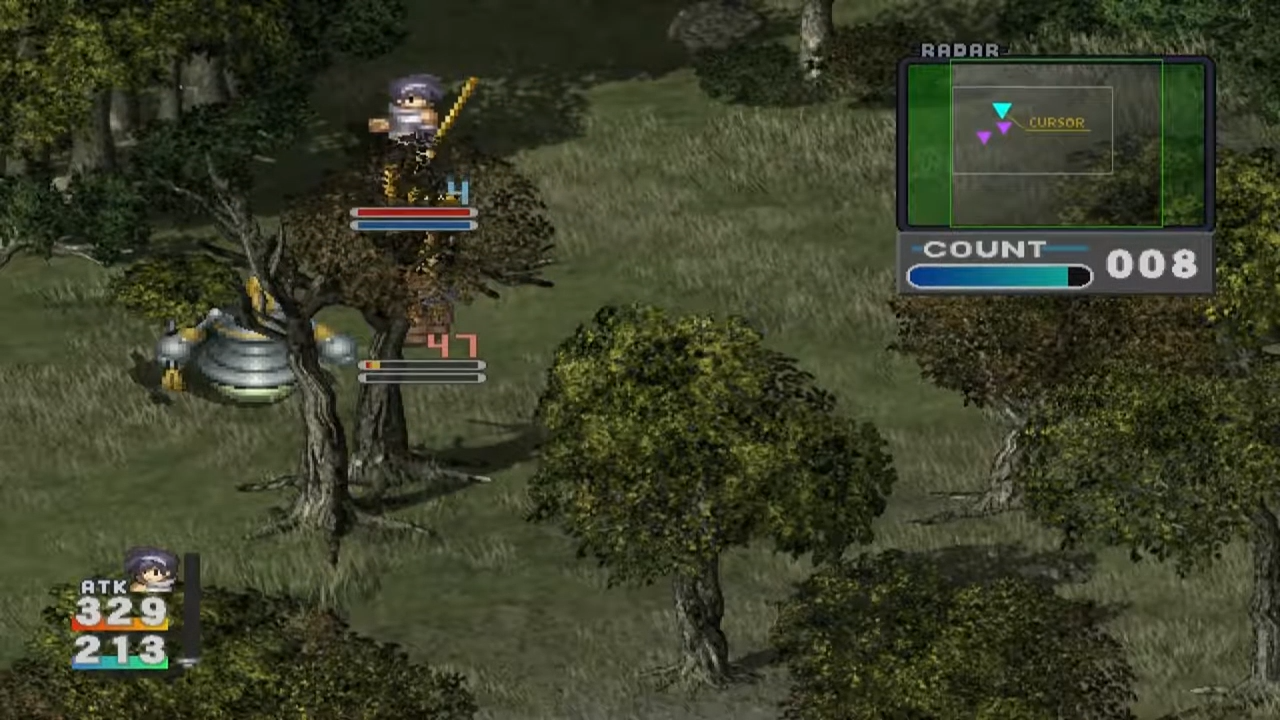Viewport: 1280px width, 720px height.
Task: Select the cyan cursor marker on the radar
Action: tap(1002, 111)
